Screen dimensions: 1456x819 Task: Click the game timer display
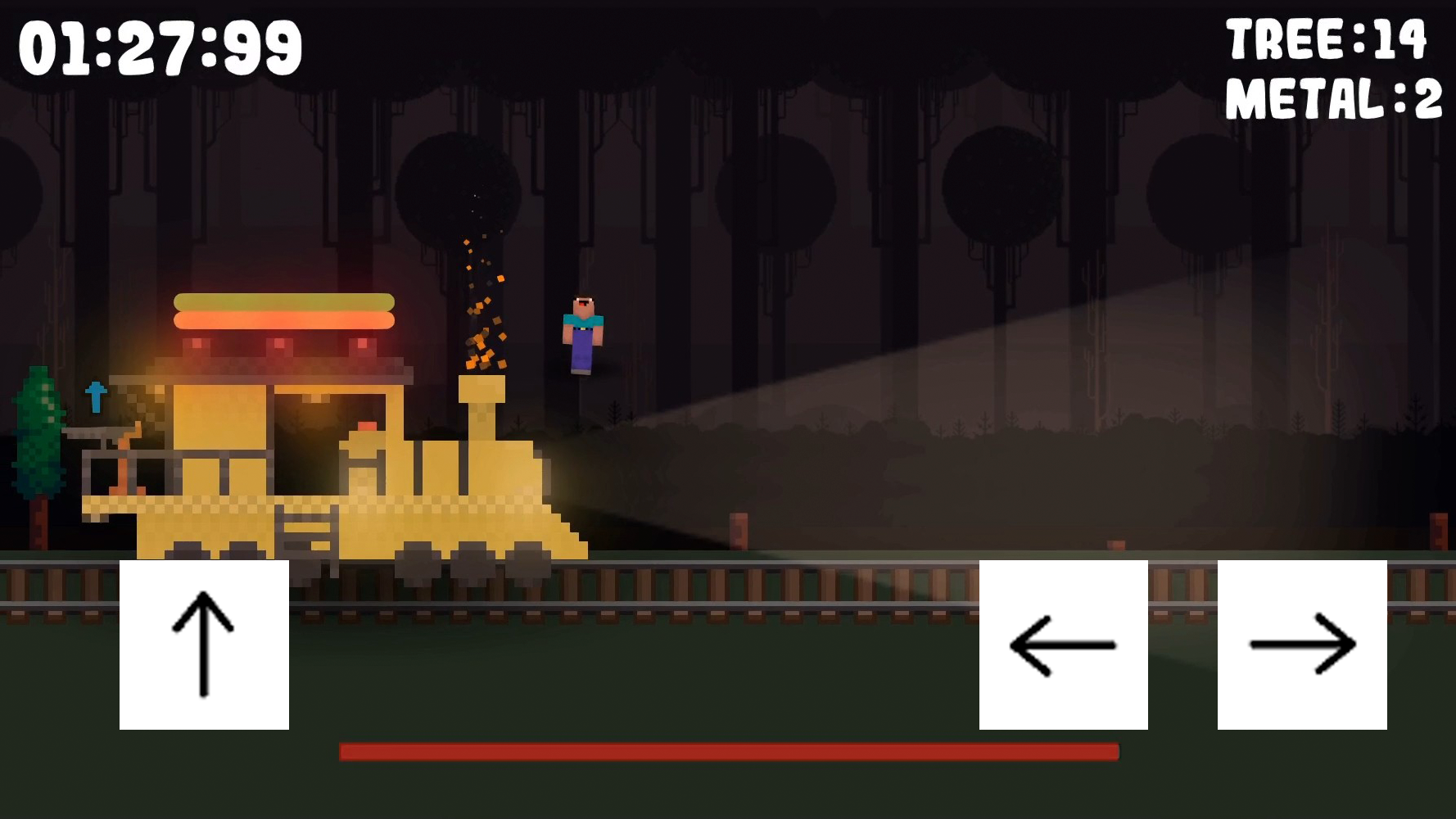pos(158,47)
